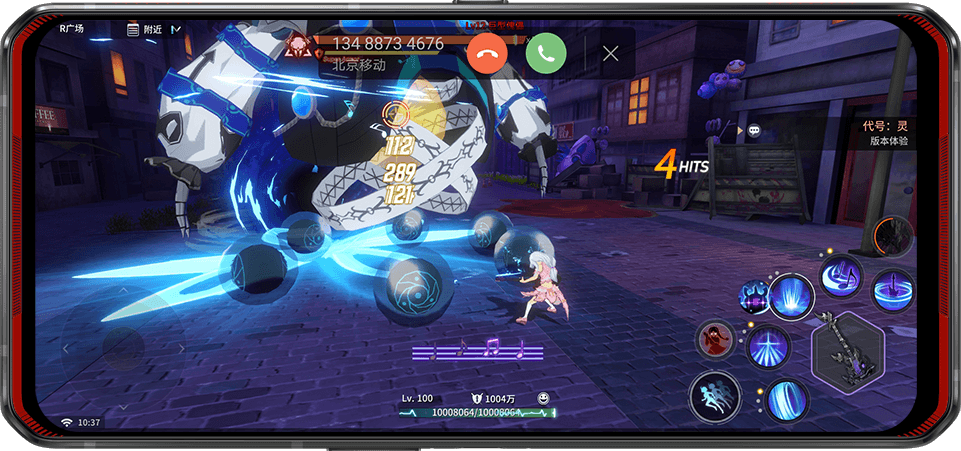The image size is (961, 451).
Task: Activate the music notes skill
Action: pos(840,276)
